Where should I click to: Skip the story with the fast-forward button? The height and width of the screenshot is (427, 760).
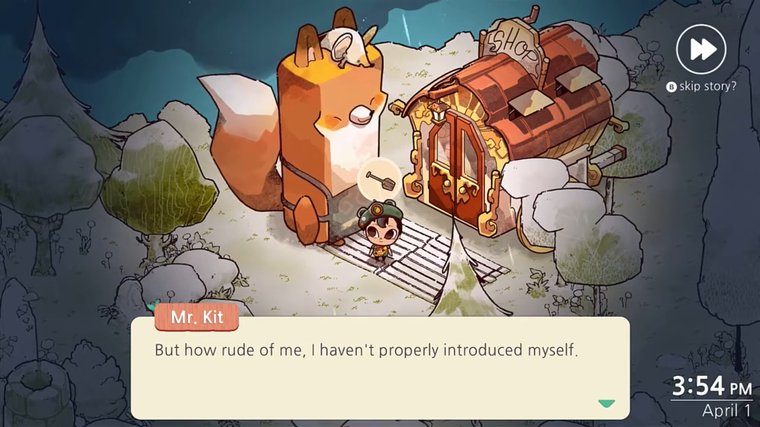(701, 49)
